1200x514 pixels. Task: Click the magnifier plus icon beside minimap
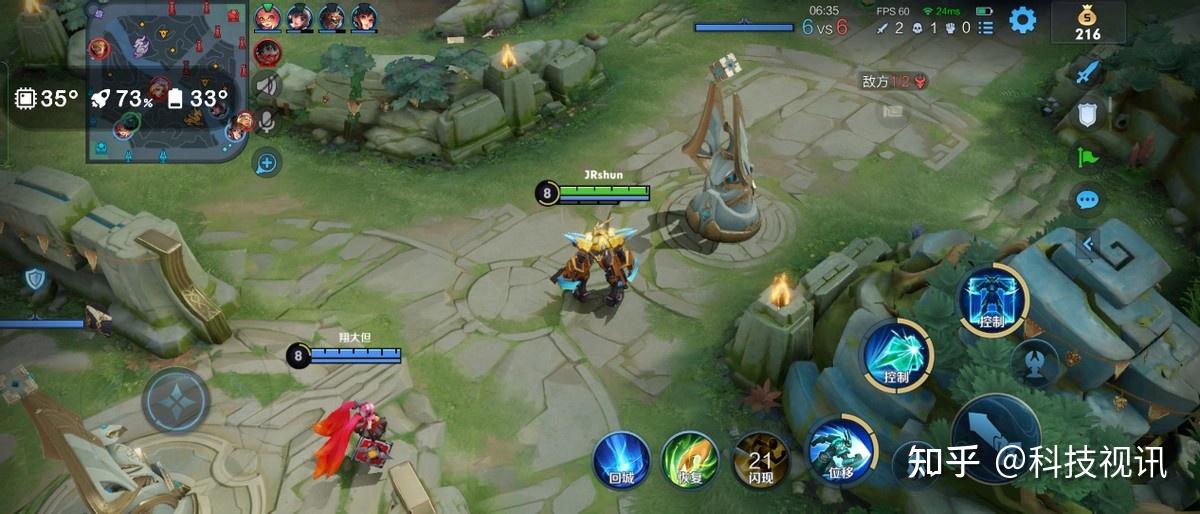tap(267, 161)
